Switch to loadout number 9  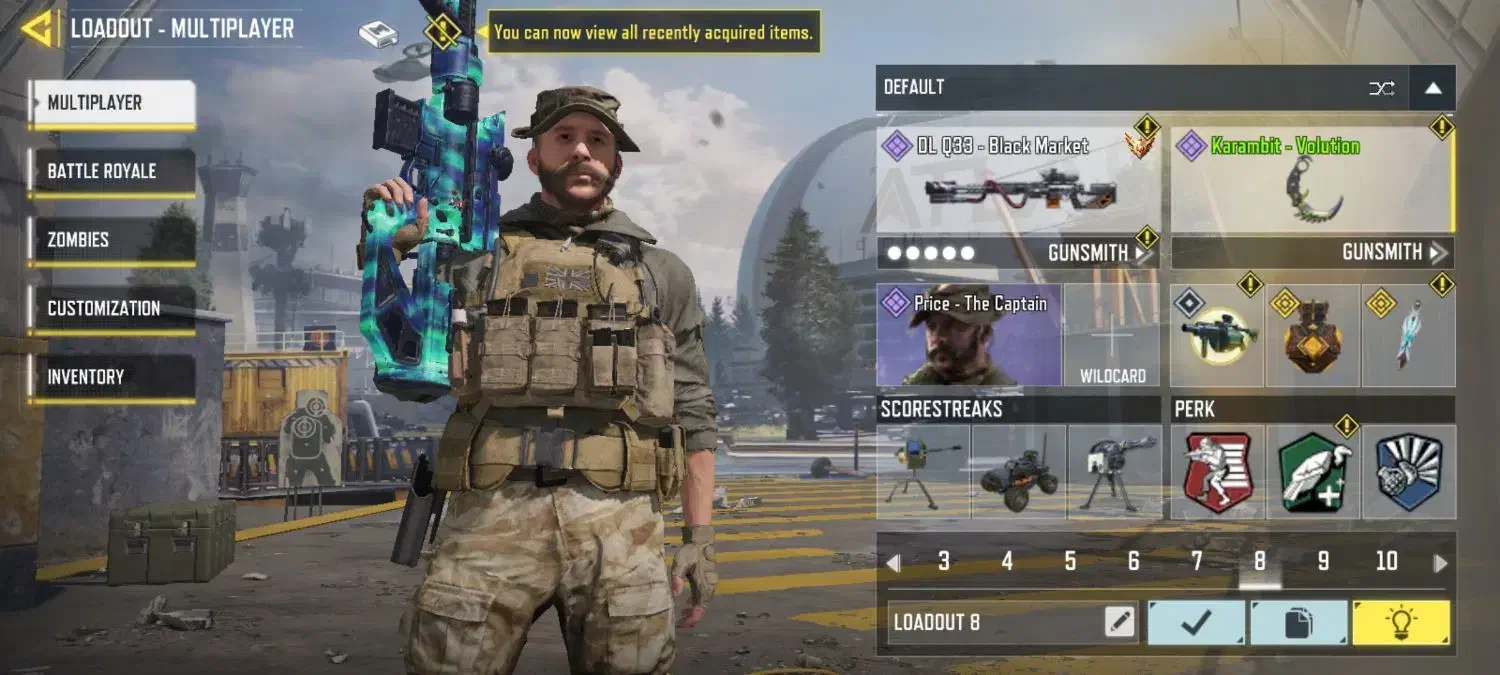(1323, 562)
